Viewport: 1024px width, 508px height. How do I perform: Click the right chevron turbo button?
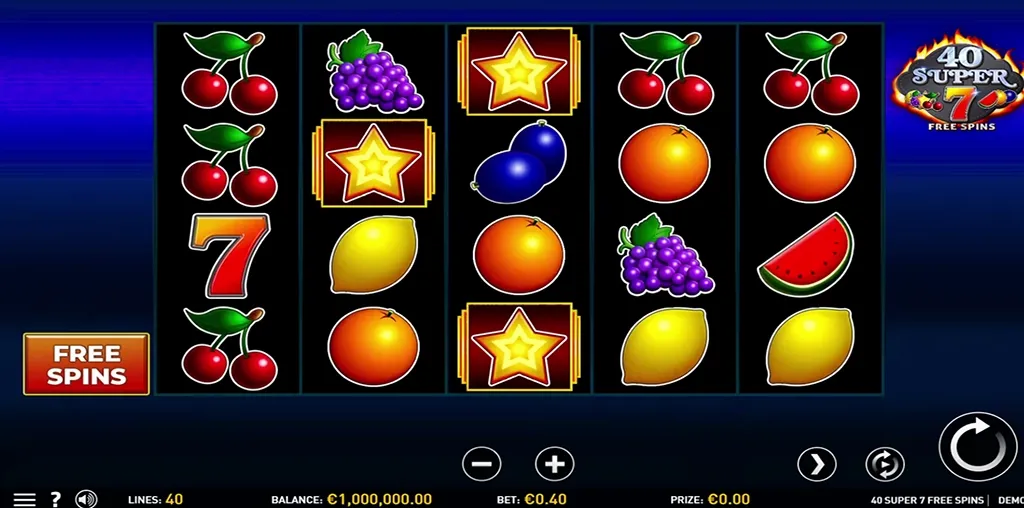[x=817, y=464]
